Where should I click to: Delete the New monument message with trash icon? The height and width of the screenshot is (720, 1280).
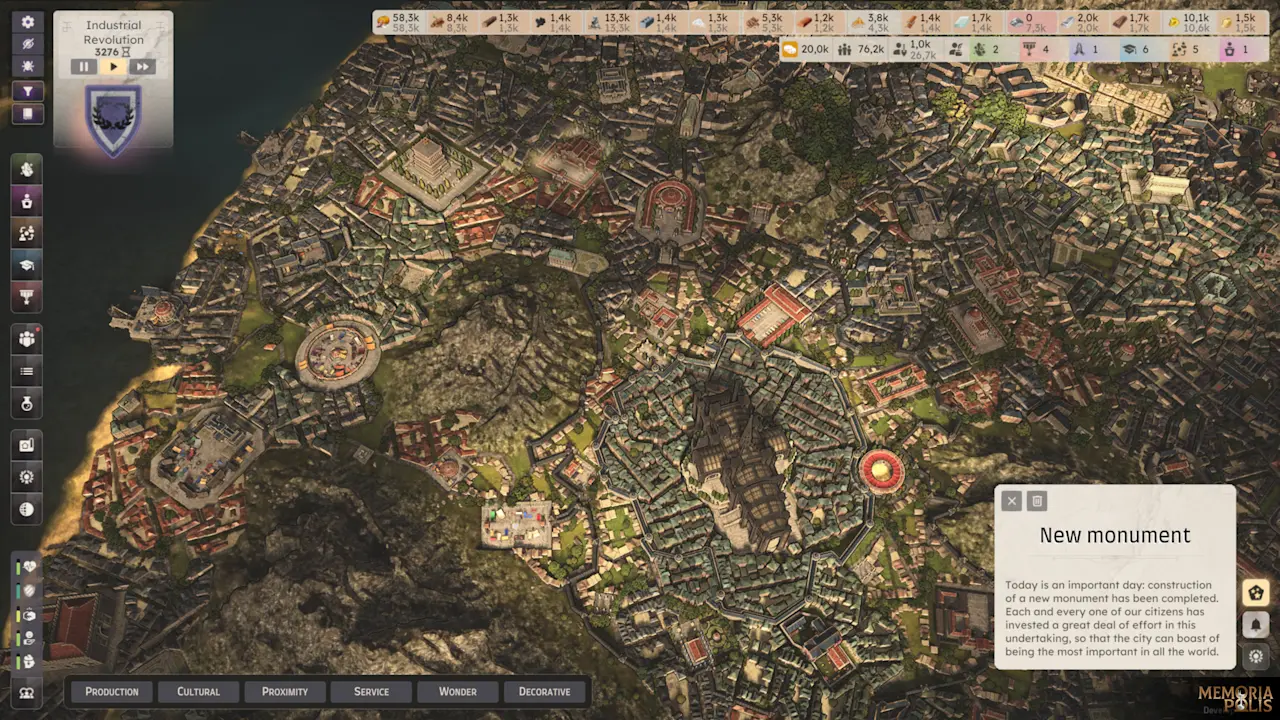1037,501
